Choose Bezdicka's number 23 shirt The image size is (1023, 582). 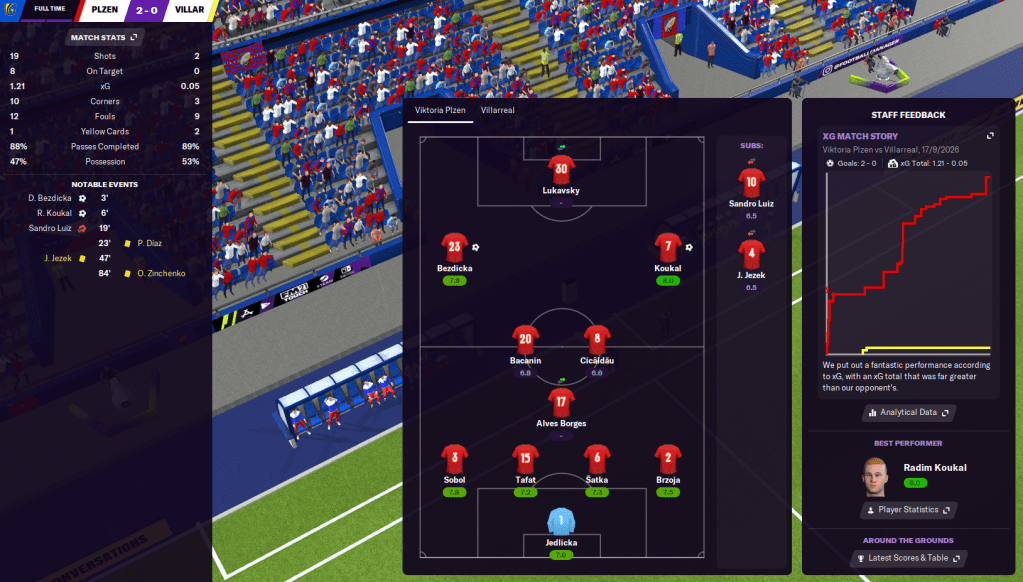tap(455, 246)
